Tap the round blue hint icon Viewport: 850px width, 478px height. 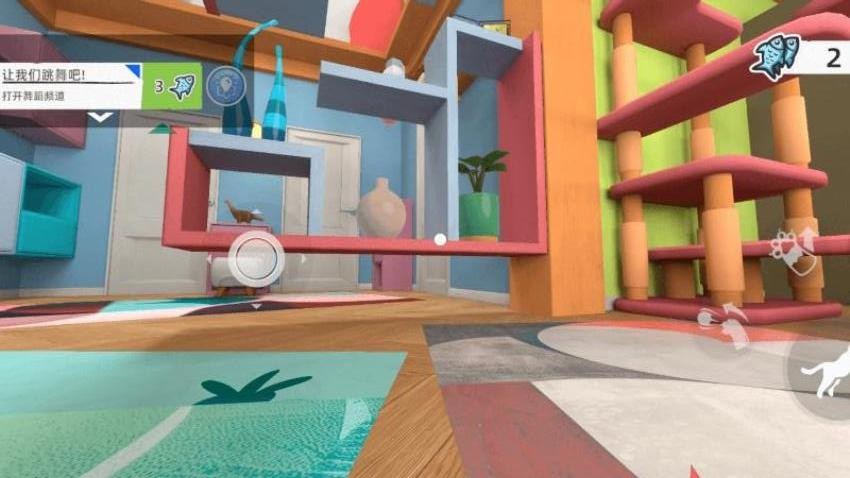click(224, 85)
